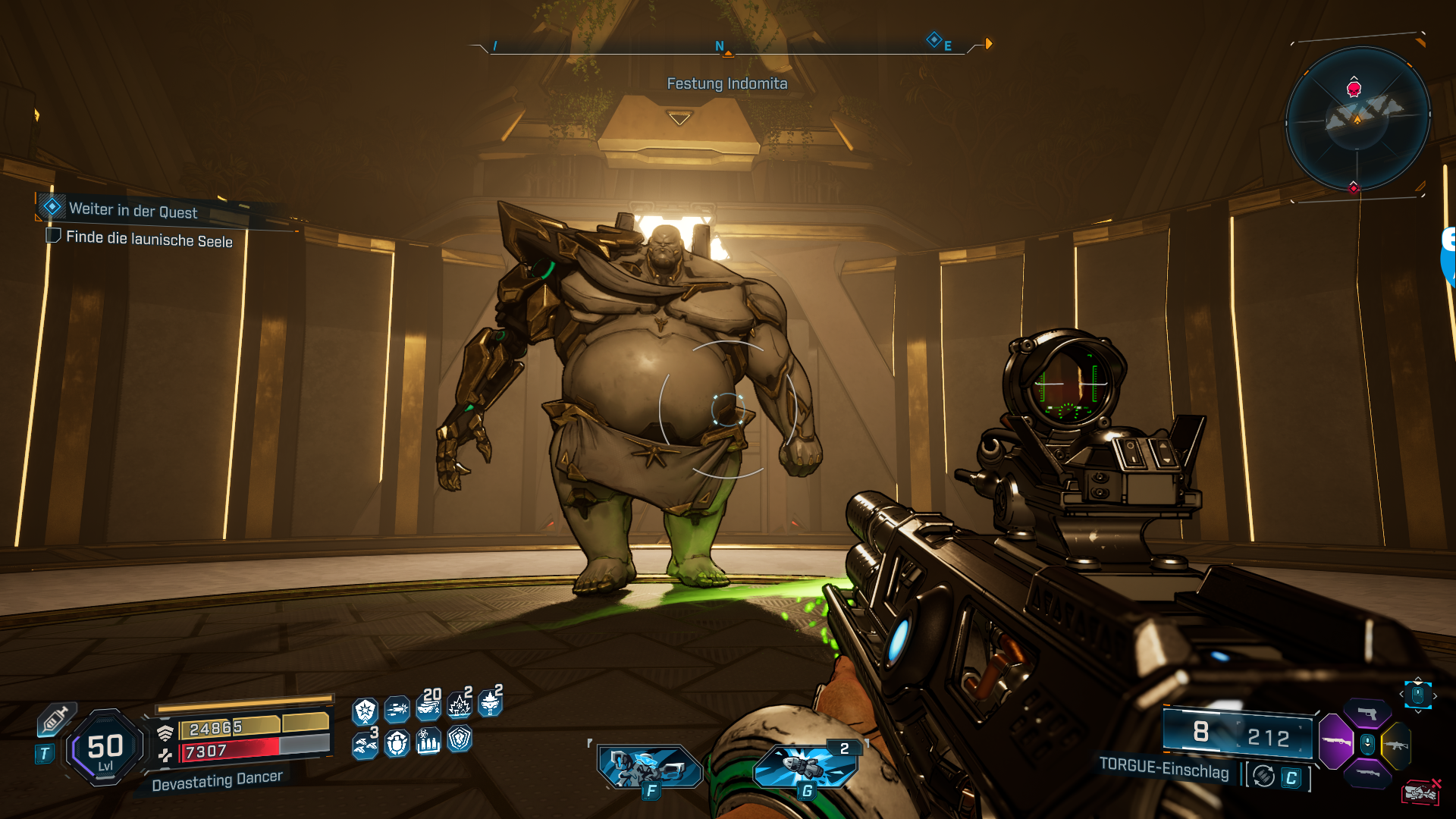1456x819 pixels.
Task: Inspect the tank buff with 20 stacks
Action: [x=428, y=708]
